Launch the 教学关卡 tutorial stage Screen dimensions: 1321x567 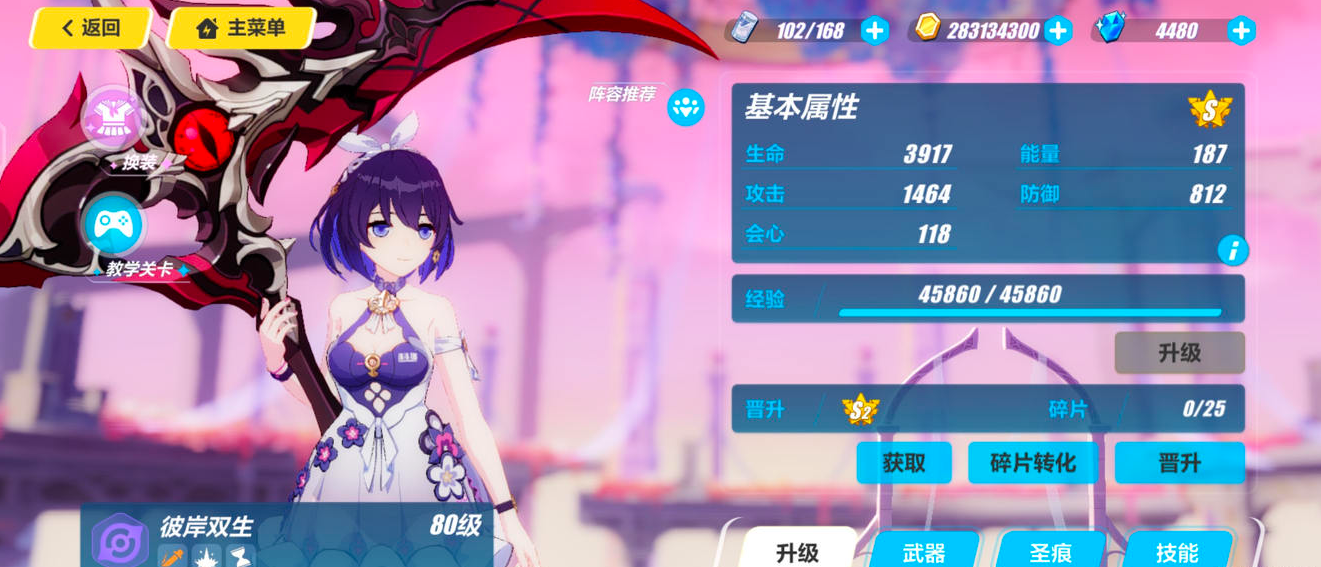(114, 227)
